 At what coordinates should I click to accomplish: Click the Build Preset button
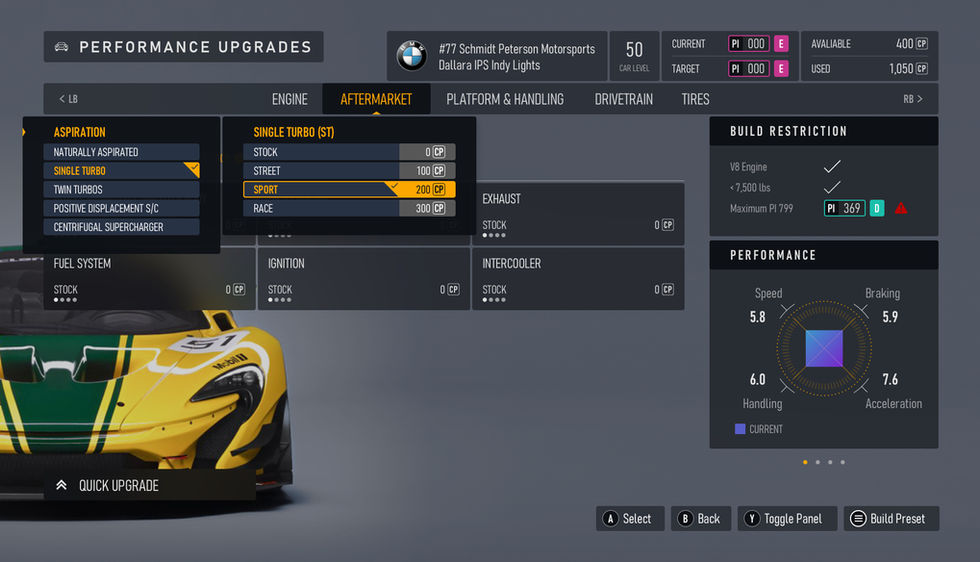coord(885,518)
